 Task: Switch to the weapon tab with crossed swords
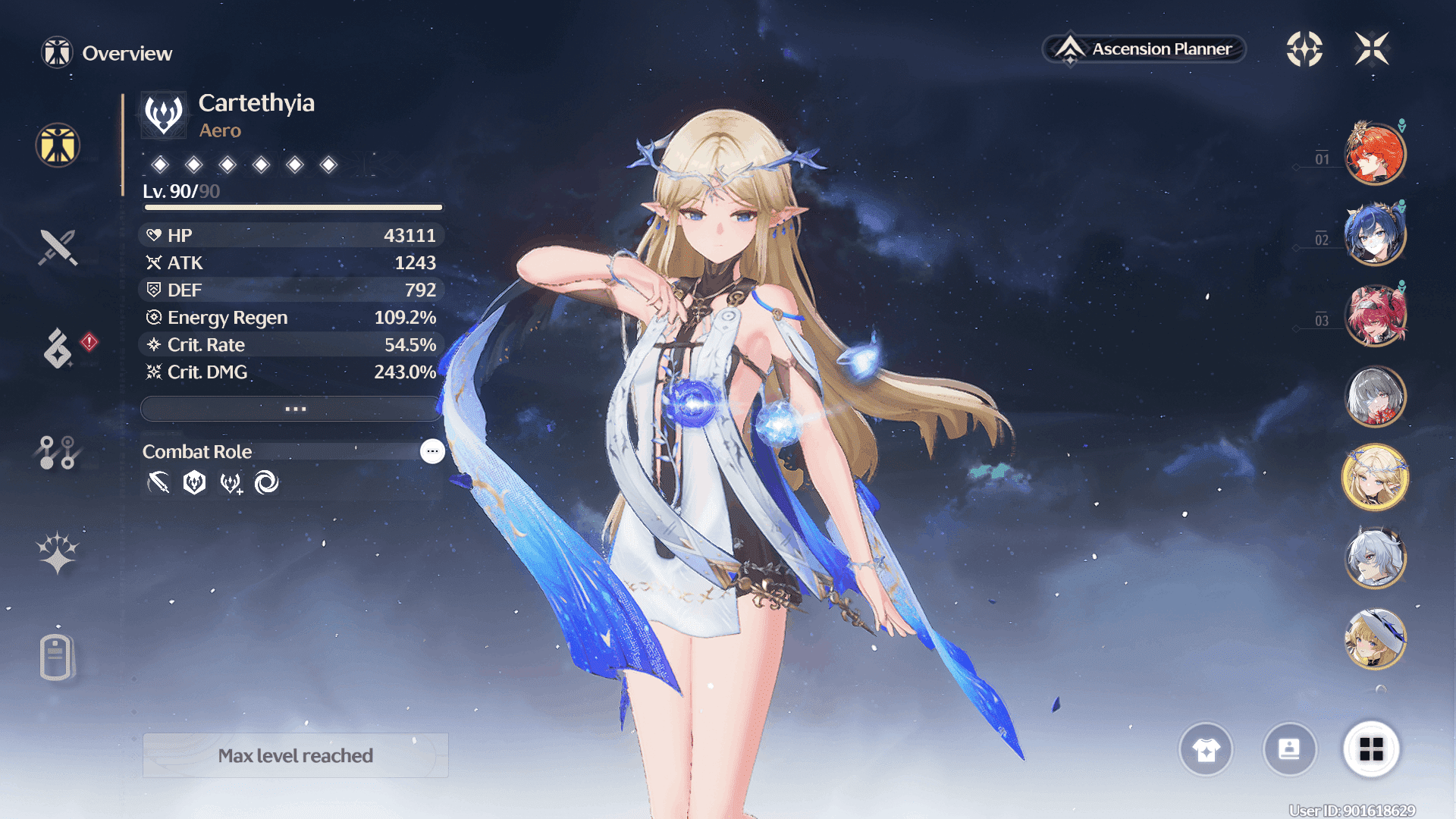click(58, 247)
